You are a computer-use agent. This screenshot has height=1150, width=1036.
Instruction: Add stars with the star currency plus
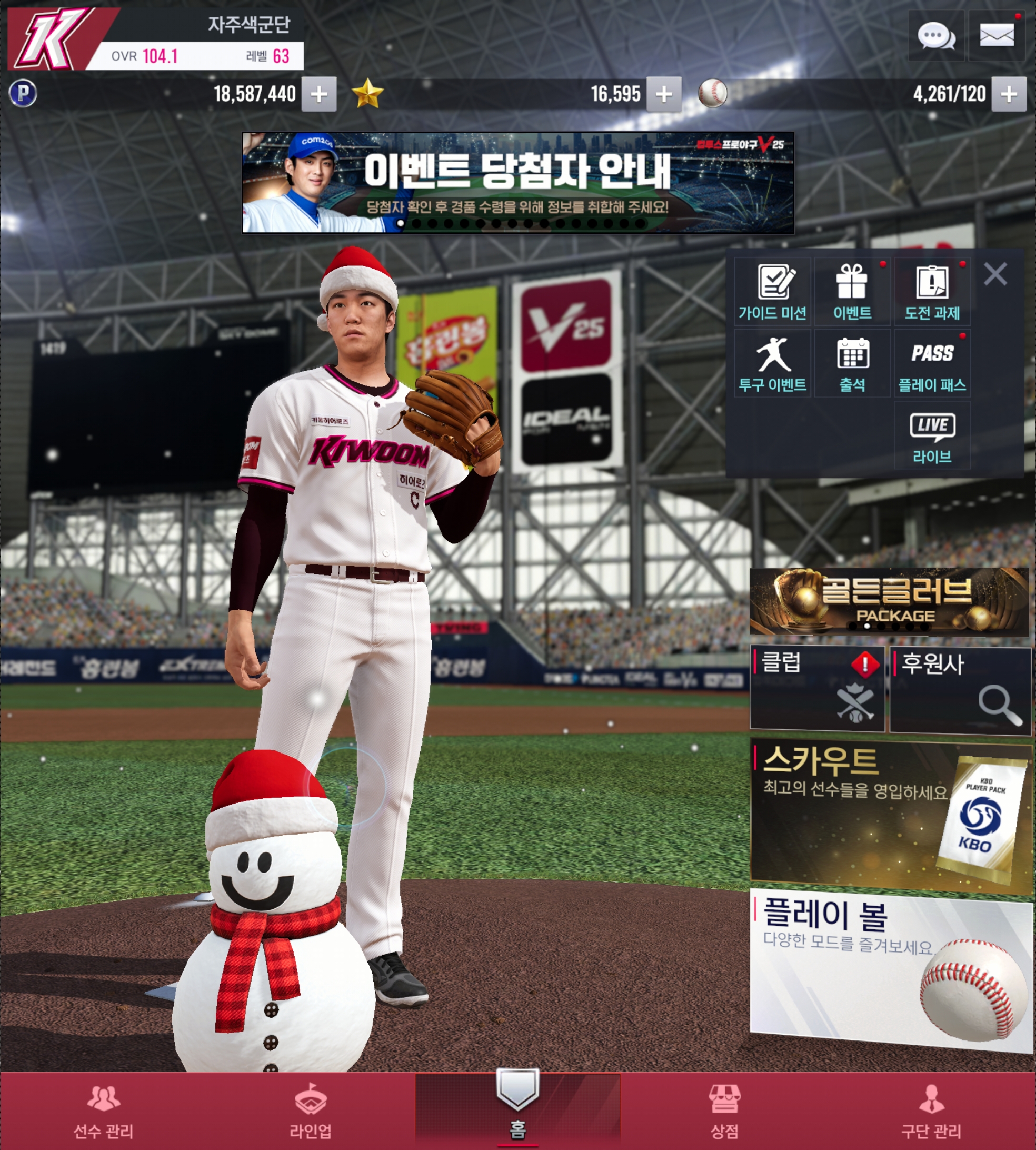[x=664, y=94]
